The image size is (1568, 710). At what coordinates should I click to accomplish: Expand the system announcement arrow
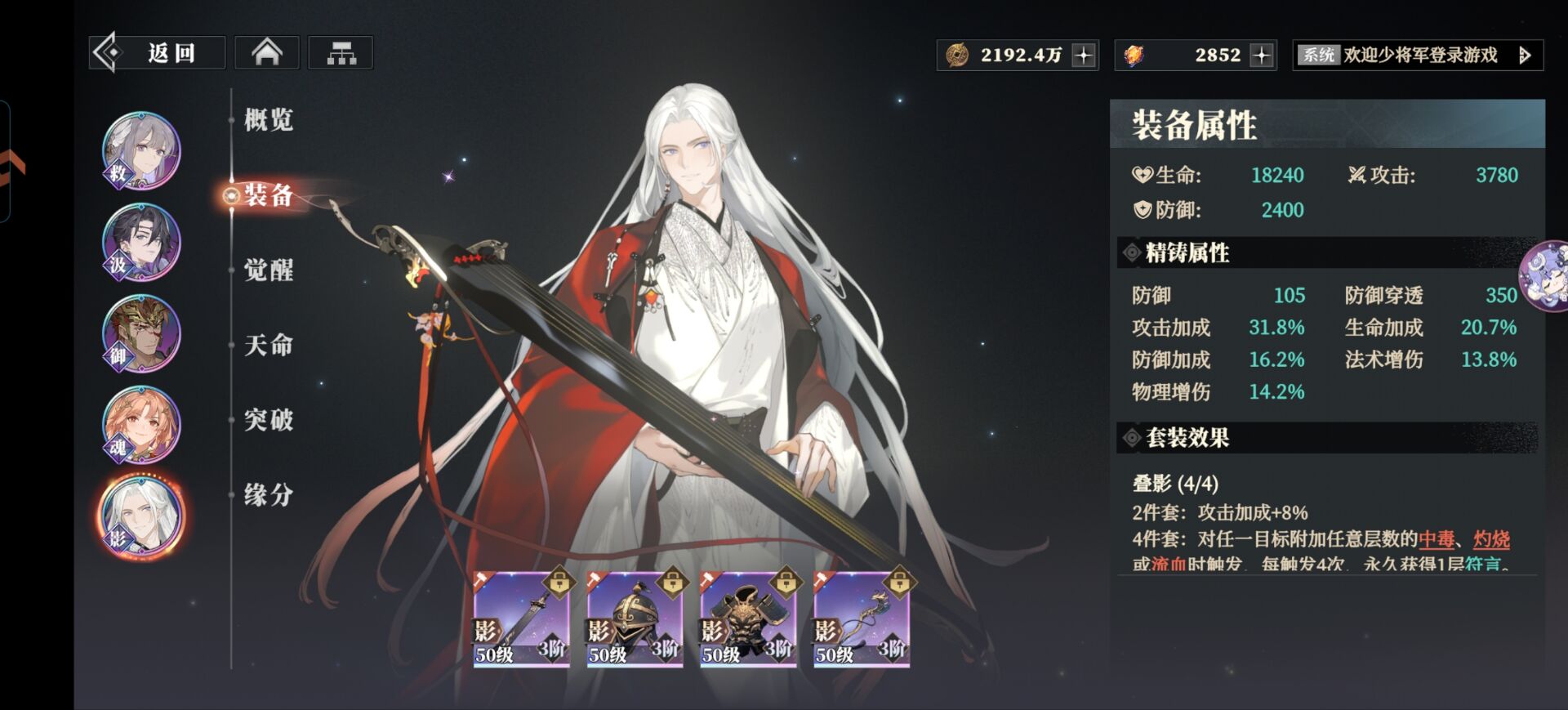[1524, 55]
